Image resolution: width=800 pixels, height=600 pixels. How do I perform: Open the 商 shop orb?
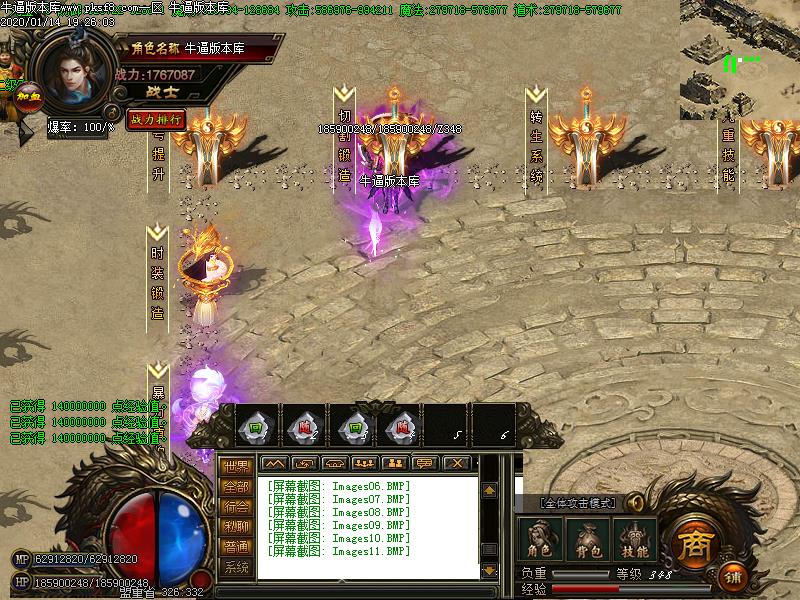[691, 543]
